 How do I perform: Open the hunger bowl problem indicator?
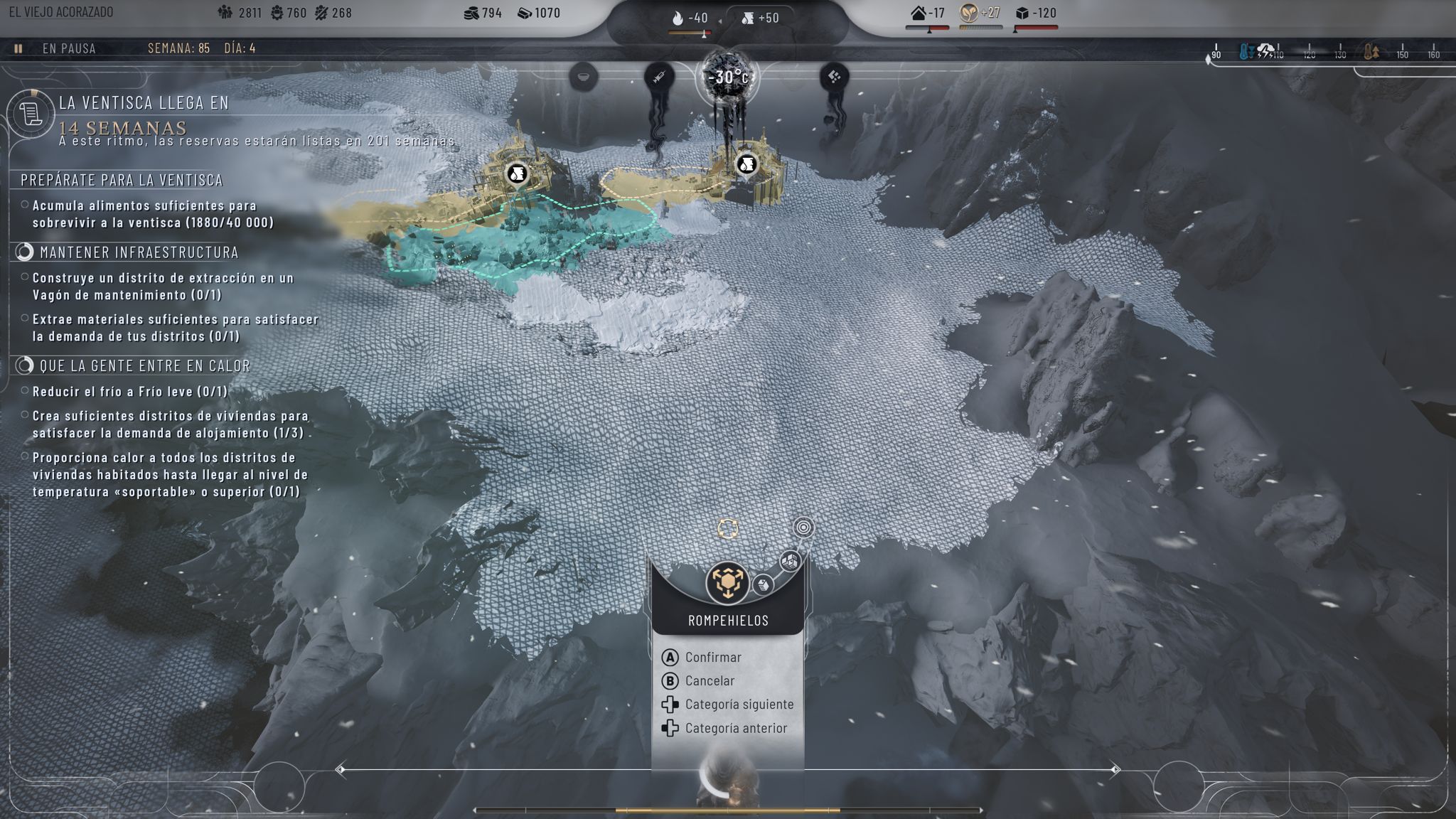tap(583, 76)
